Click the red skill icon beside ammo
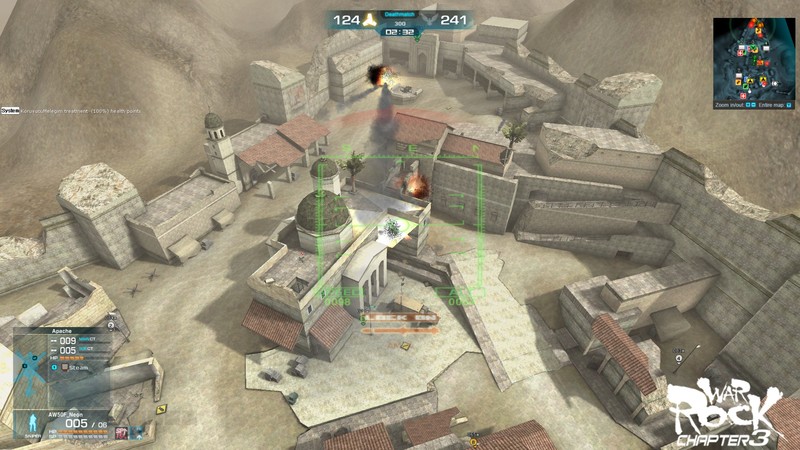This screenshot has width=800, height=450. (121, 432)
